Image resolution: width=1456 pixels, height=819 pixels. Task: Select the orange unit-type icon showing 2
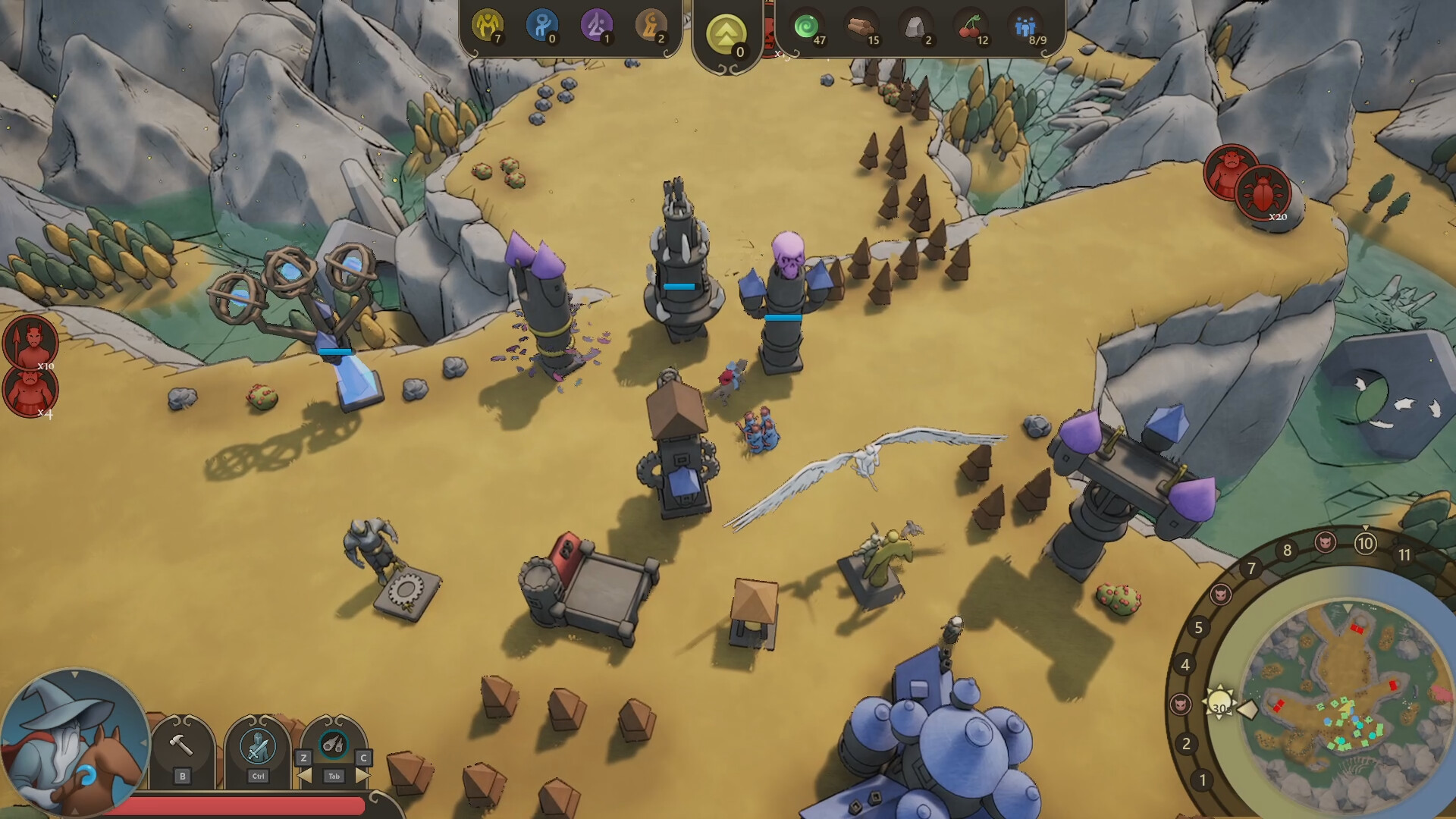tap(651, 26)
